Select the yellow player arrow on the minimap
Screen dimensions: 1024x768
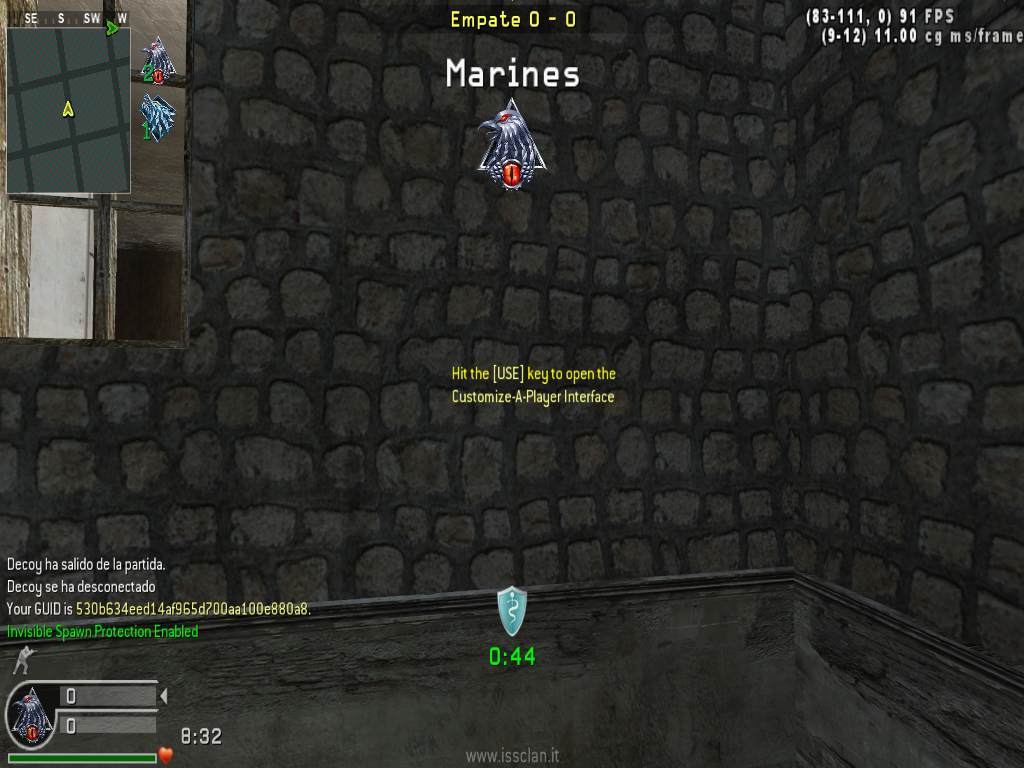tap(68, 109)
